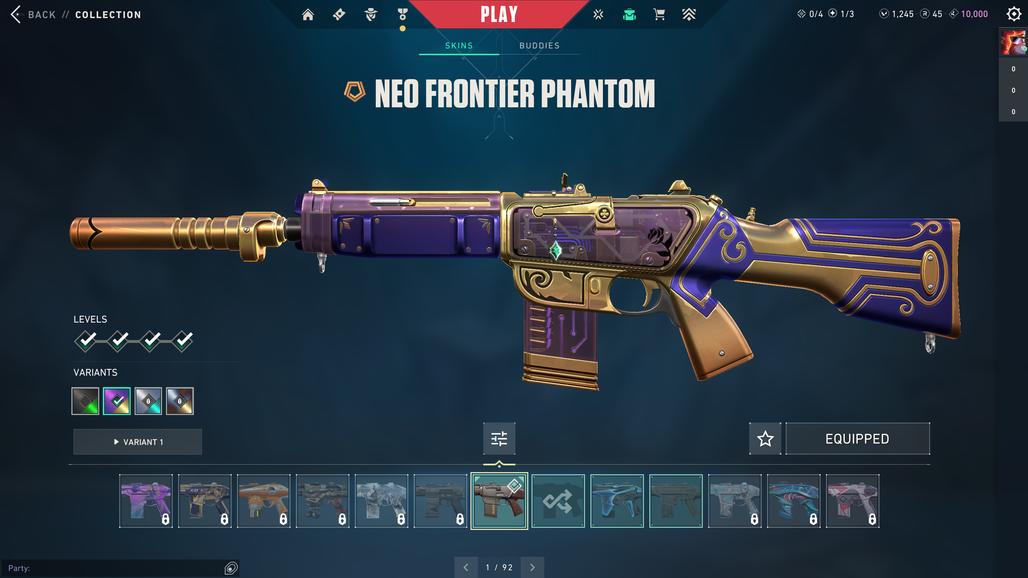The width and height of the screenshot is (1028, 578).
Task: Select the random shuffle skin tile
Action: click(x=558, y=500)
